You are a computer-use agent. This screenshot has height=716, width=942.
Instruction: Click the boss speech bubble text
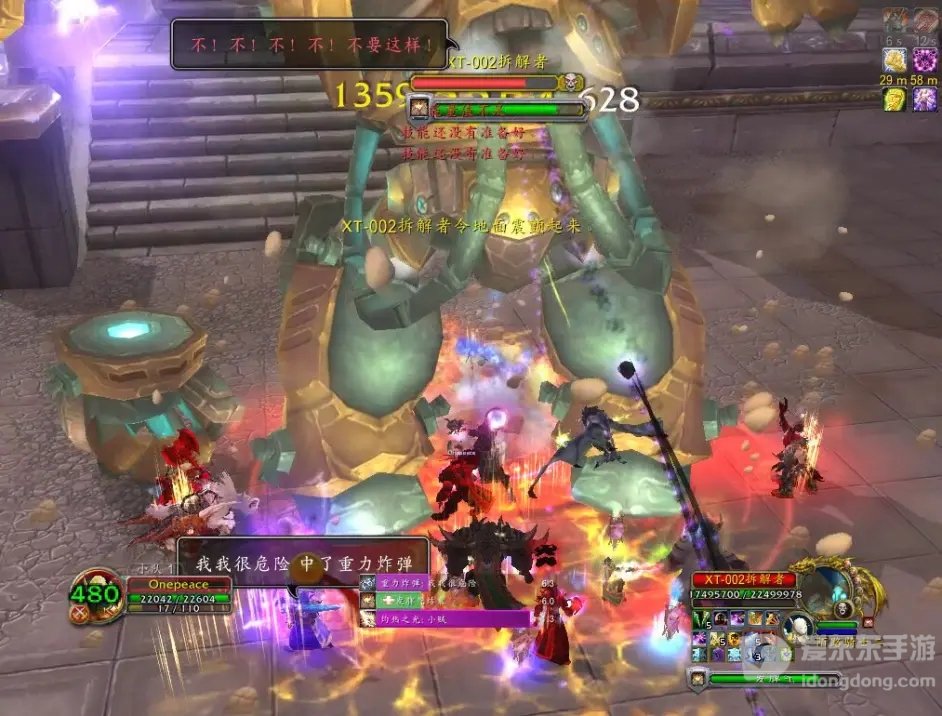(308, 45)
